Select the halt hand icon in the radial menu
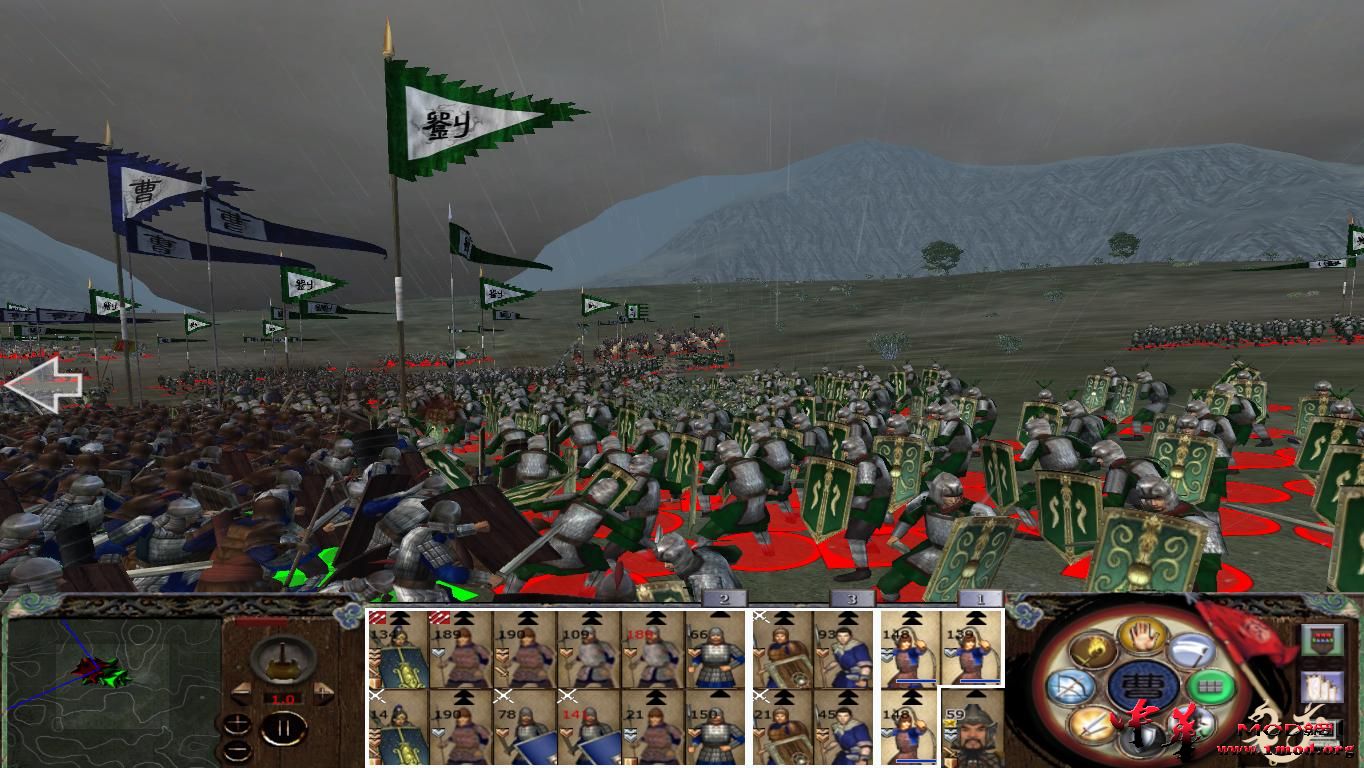The height and width of the screenshot is (768, 1364). point(1141,636)
